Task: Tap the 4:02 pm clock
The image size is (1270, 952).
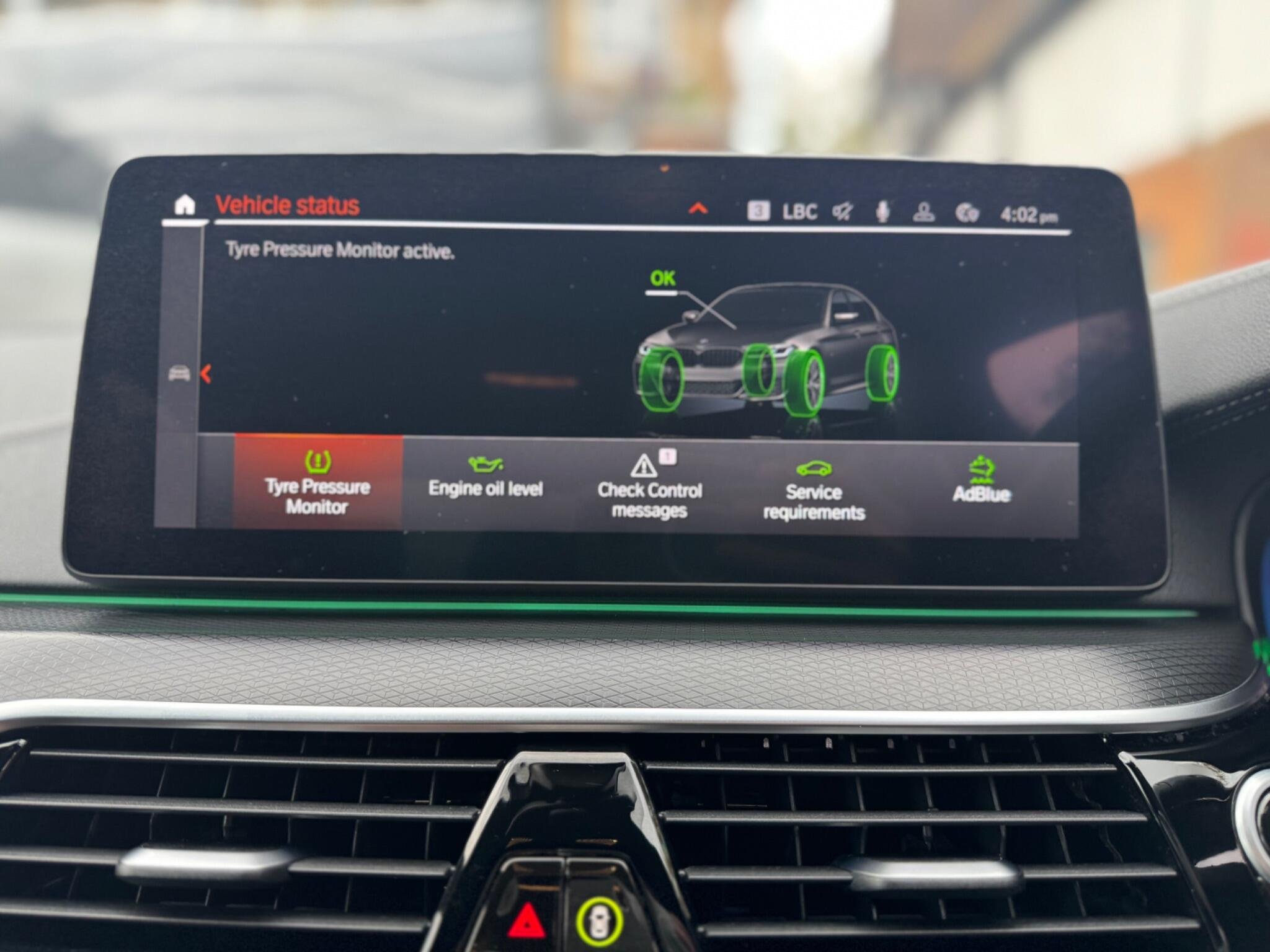Action: (1029, 216)
